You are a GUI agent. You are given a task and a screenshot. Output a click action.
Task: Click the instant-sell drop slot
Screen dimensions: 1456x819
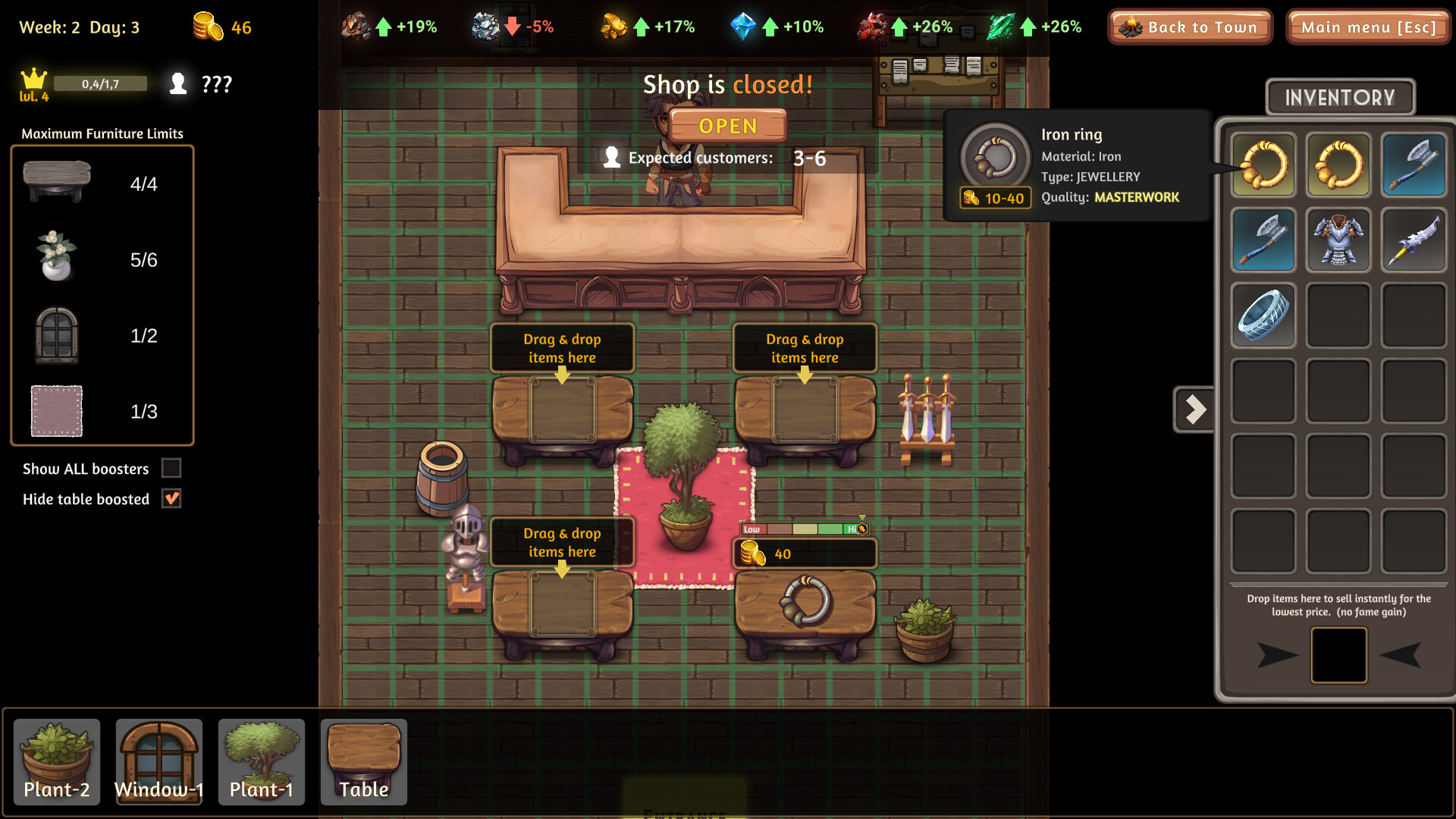1339,655
